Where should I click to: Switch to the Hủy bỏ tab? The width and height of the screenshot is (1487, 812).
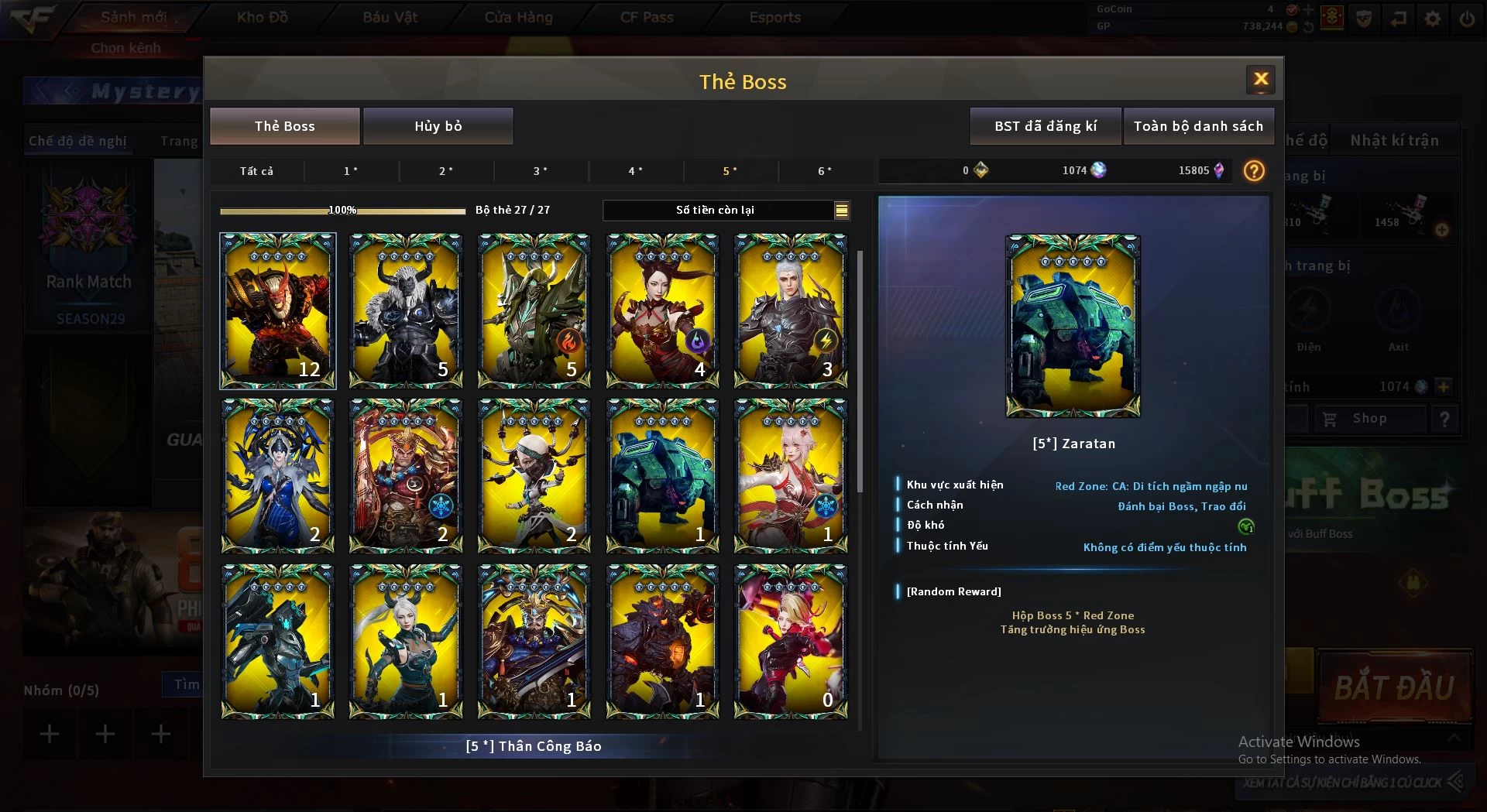[x=438, y=126]
